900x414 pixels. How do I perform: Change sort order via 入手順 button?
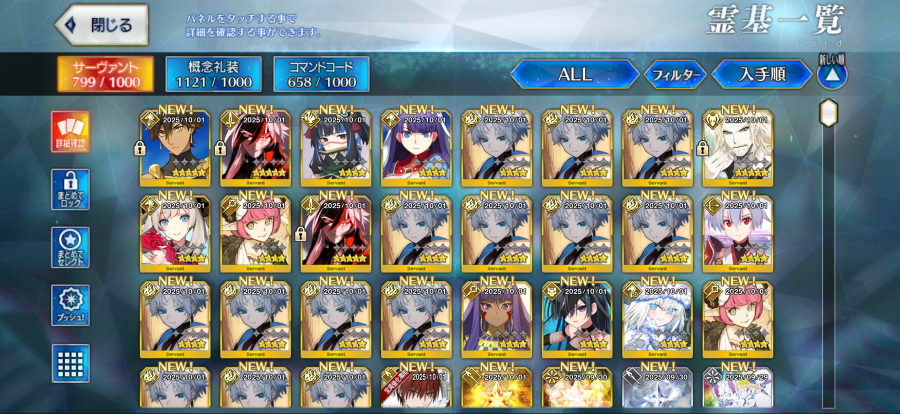click(x=762, y=74)
